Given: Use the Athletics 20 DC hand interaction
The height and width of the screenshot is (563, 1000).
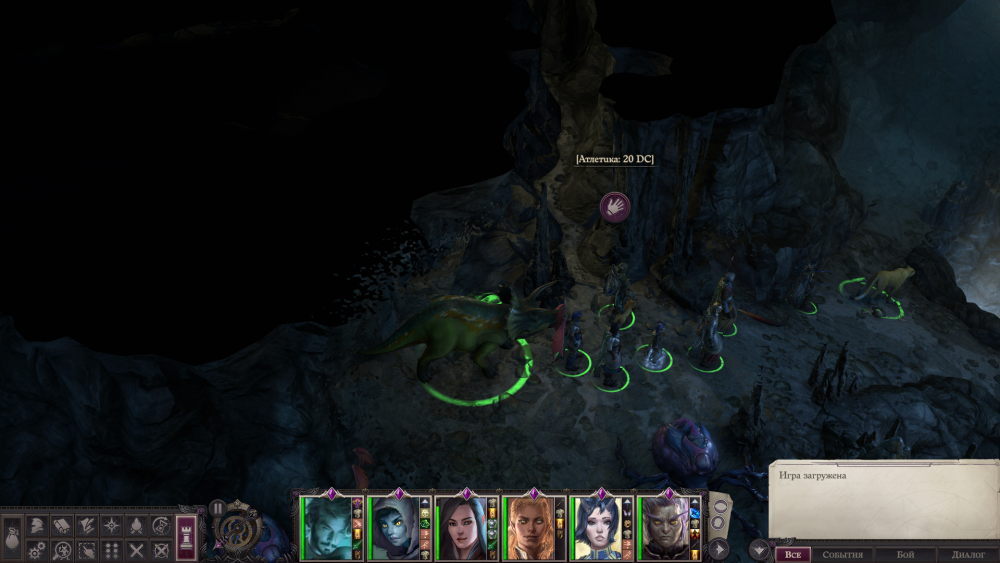Looking at the screenshot, I should (614, 207).
